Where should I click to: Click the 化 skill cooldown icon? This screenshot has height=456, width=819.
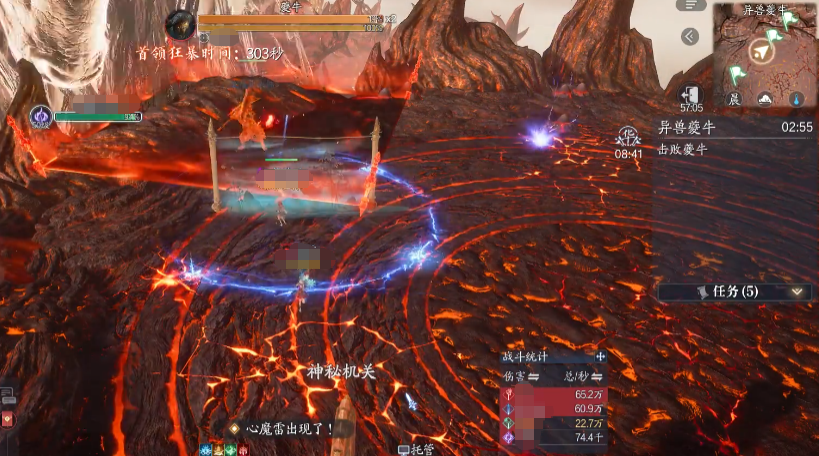tap(628, 135)
